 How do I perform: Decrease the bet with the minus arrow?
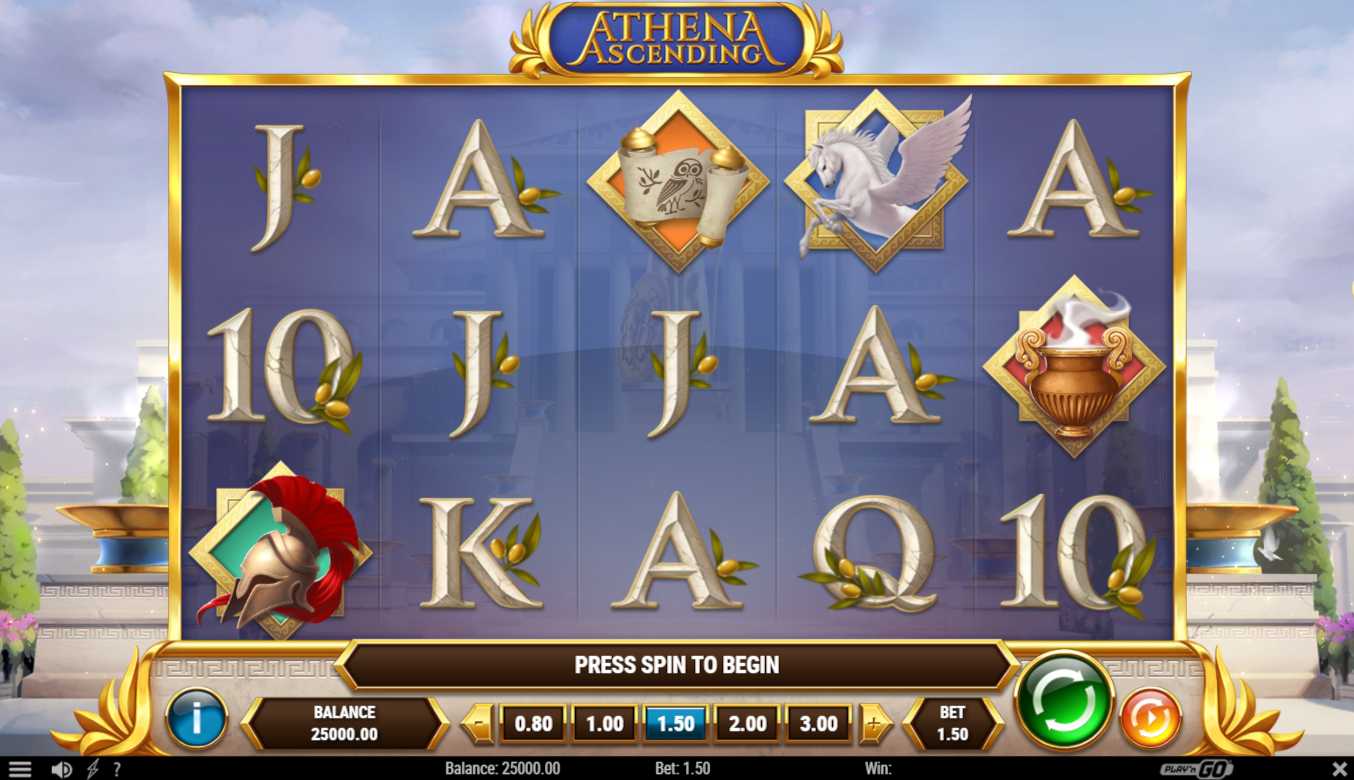480,724
